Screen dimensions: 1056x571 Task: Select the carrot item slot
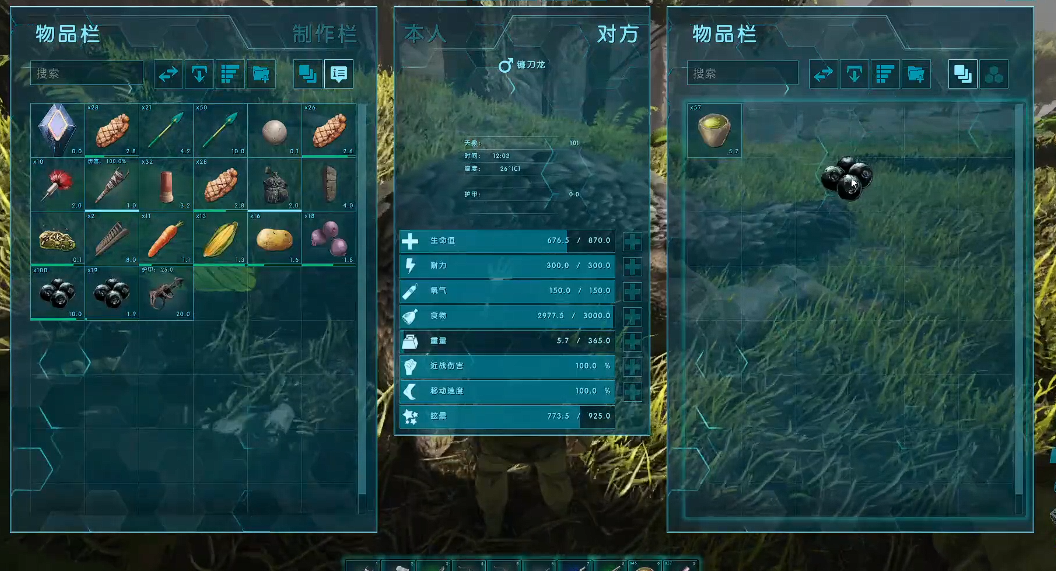click(165, 239)
